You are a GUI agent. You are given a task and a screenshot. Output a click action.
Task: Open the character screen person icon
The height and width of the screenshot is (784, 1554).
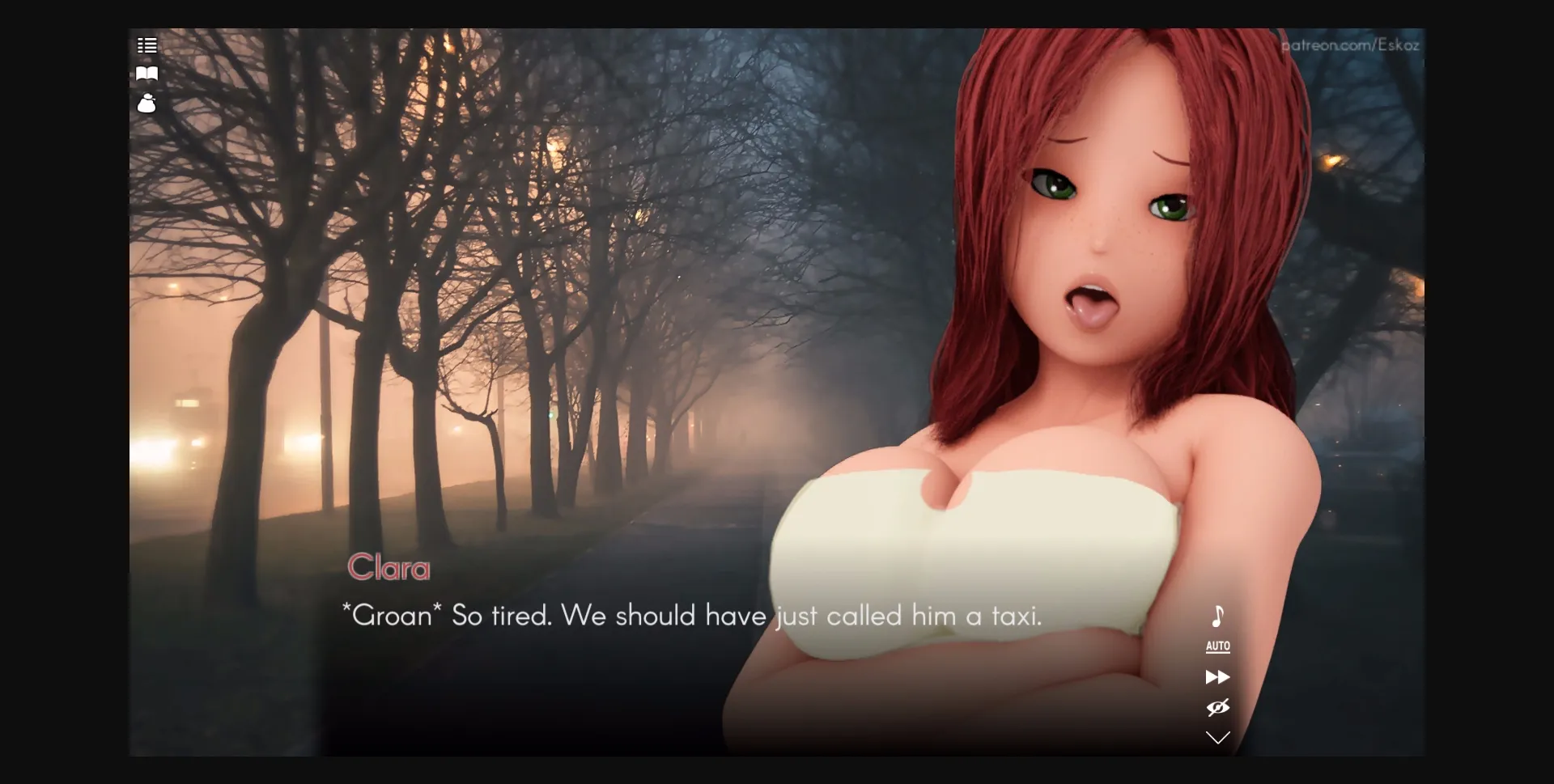(147, 104)
